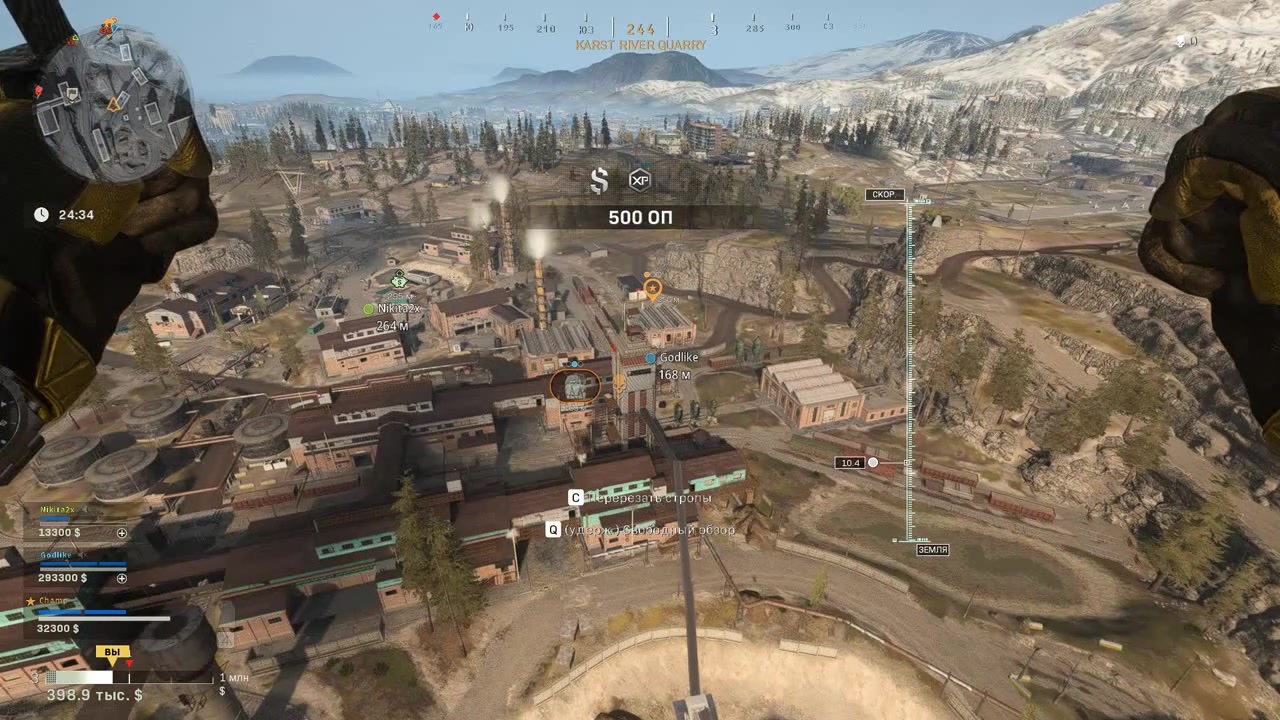1280x720 pixels.
Task: Select the orange-circled loadout crate marker
Action: click(x=575, y=385)
